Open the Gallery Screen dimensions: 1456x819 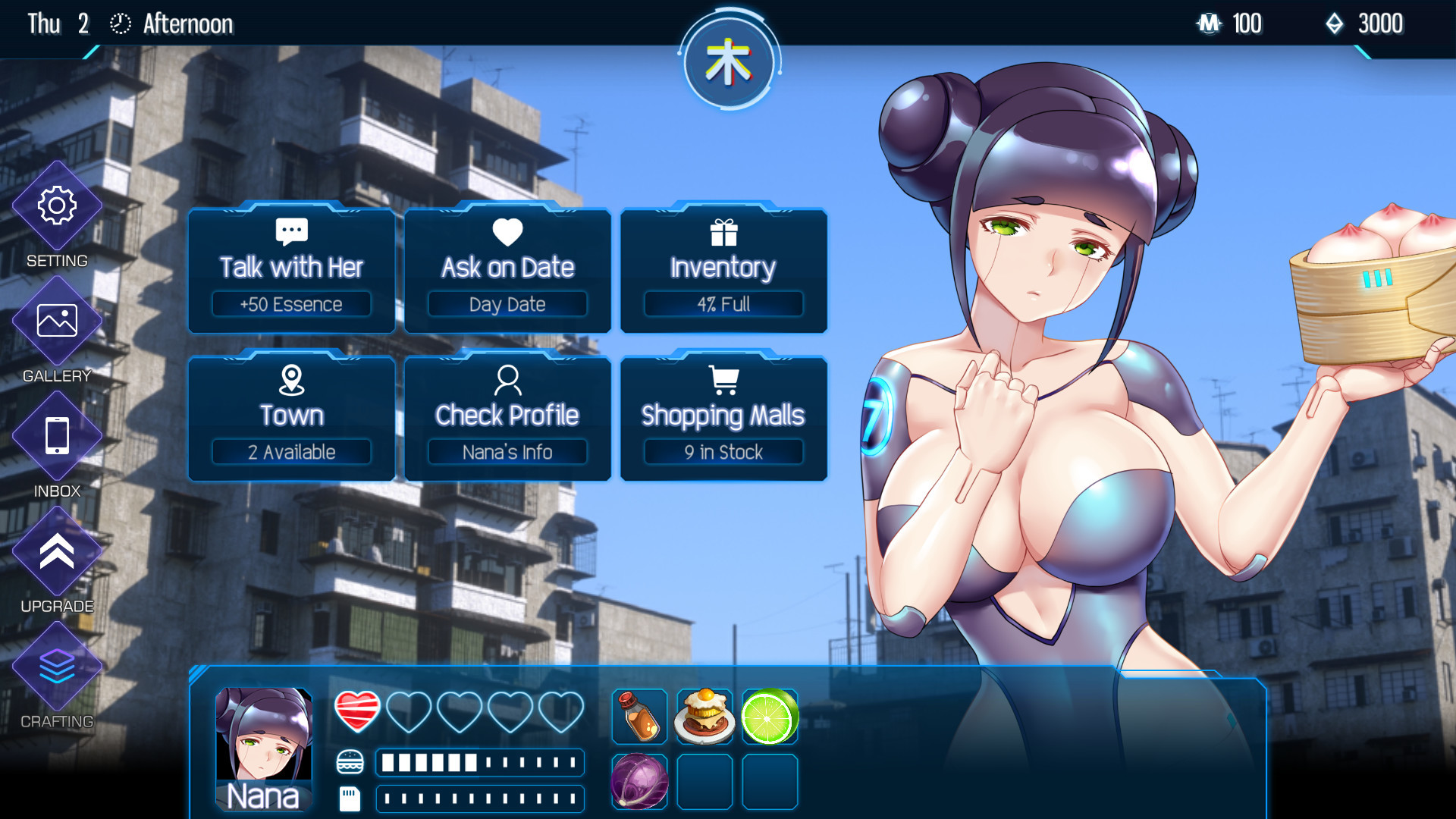57,321
